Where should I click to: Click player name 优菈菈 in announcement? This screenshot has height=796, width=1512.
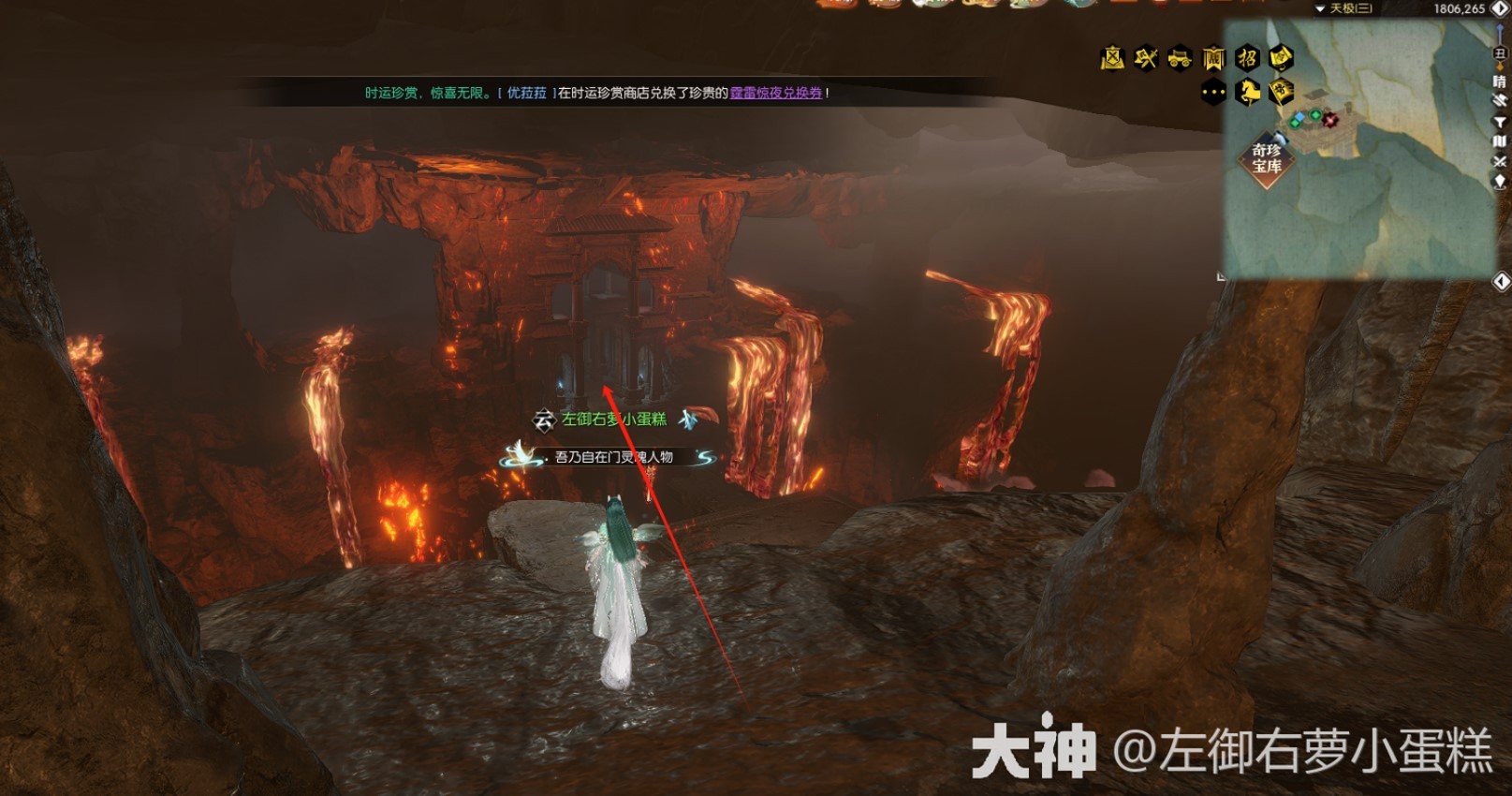pyautogui.click(x=526, y=93)
